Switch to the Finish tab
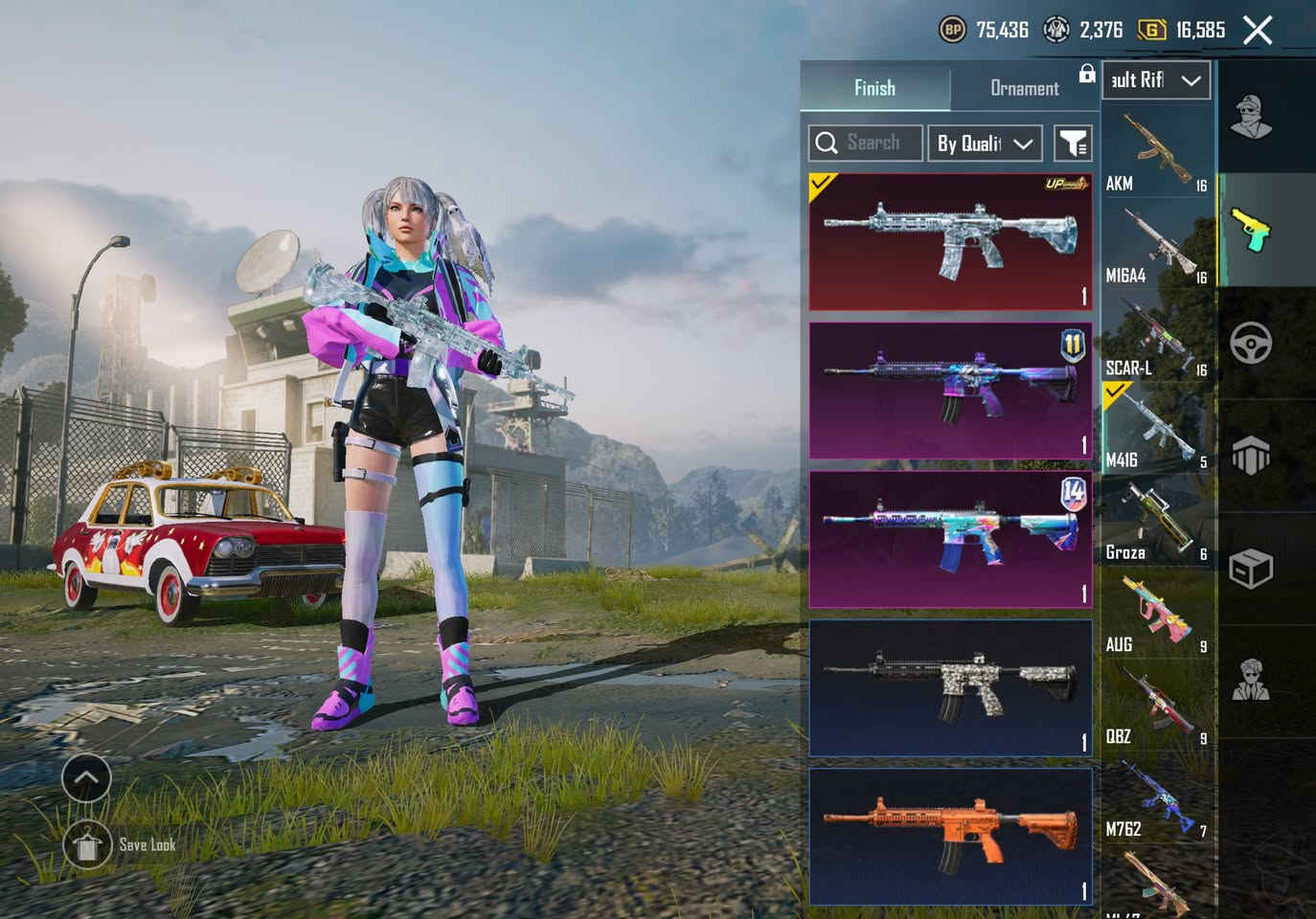Screen dimensions: 1316x919 pos(874,88)
